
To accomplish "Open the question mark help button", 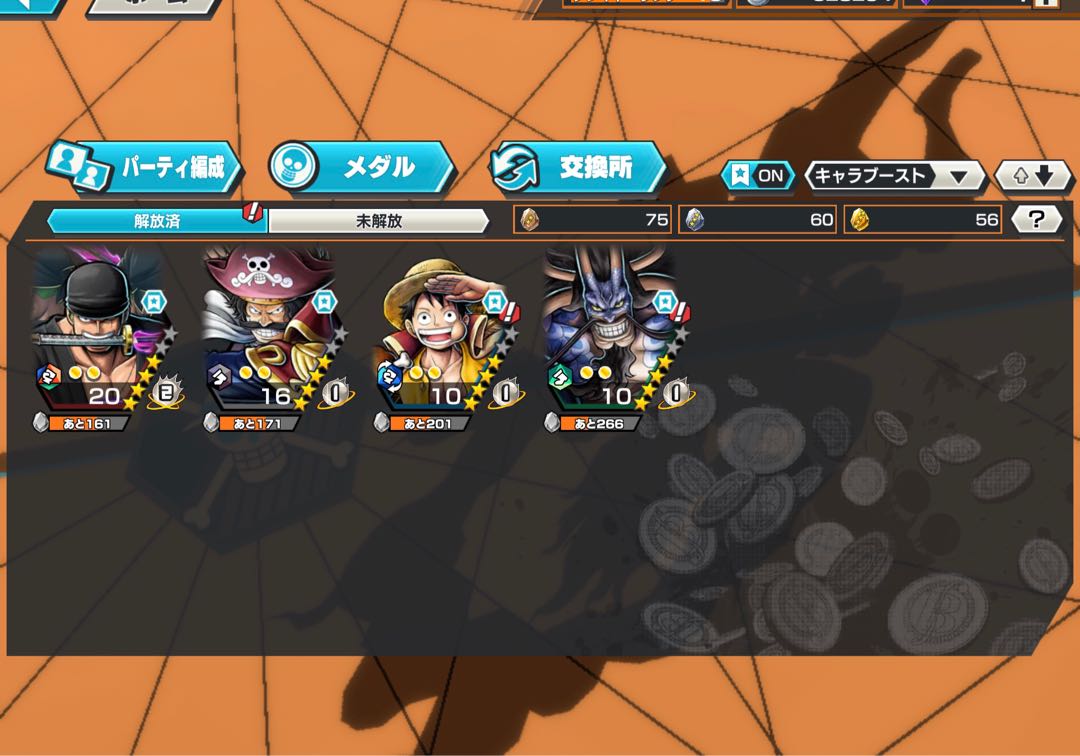I will click(x=1036, y=220).
